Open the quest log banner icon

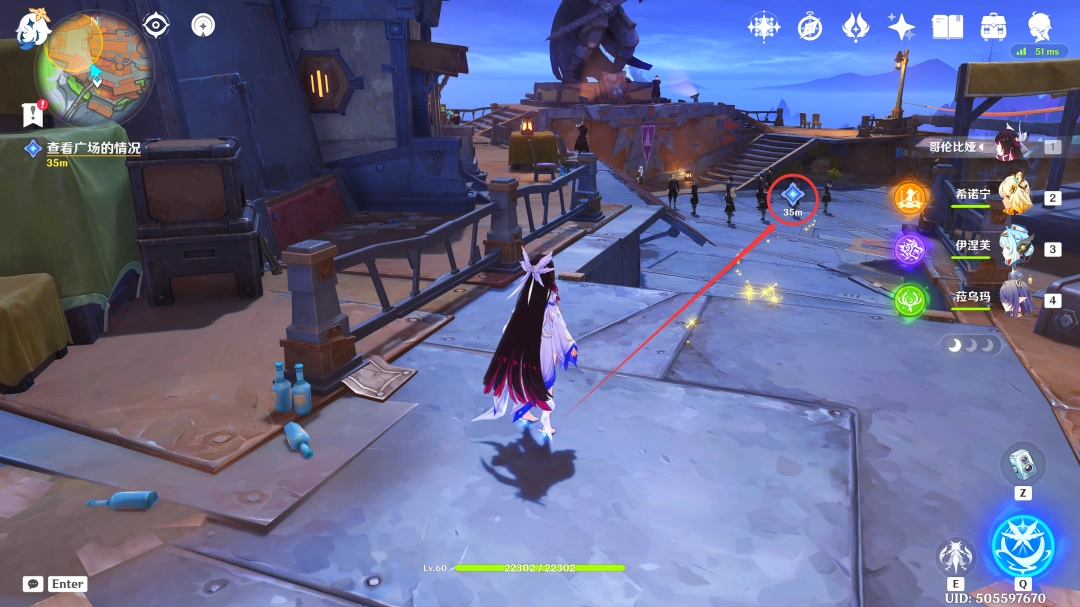point(33,114)
